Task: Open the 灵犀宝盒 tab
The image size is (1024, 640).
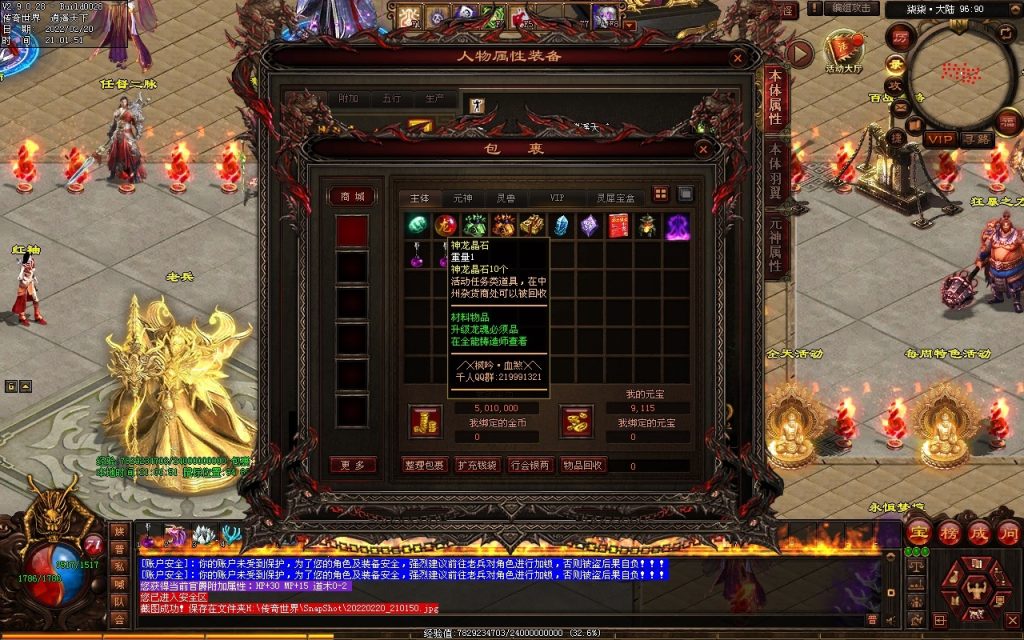Action: 615,198
